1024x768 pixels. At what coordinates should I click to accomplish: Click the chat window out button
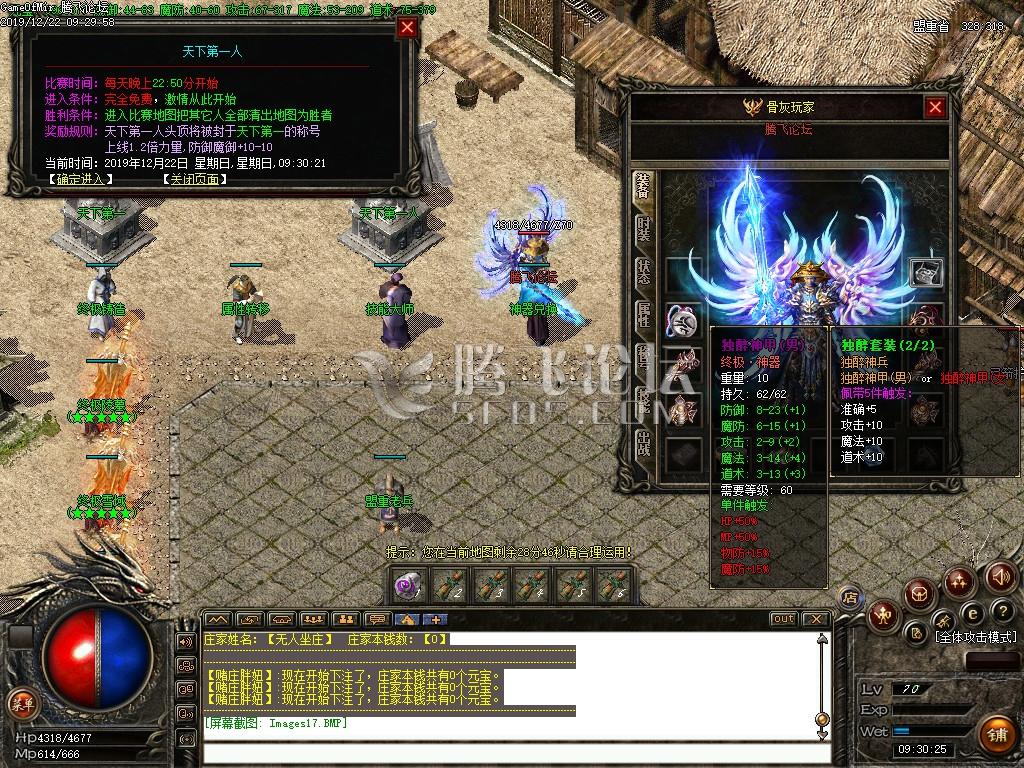pos(784,619)
